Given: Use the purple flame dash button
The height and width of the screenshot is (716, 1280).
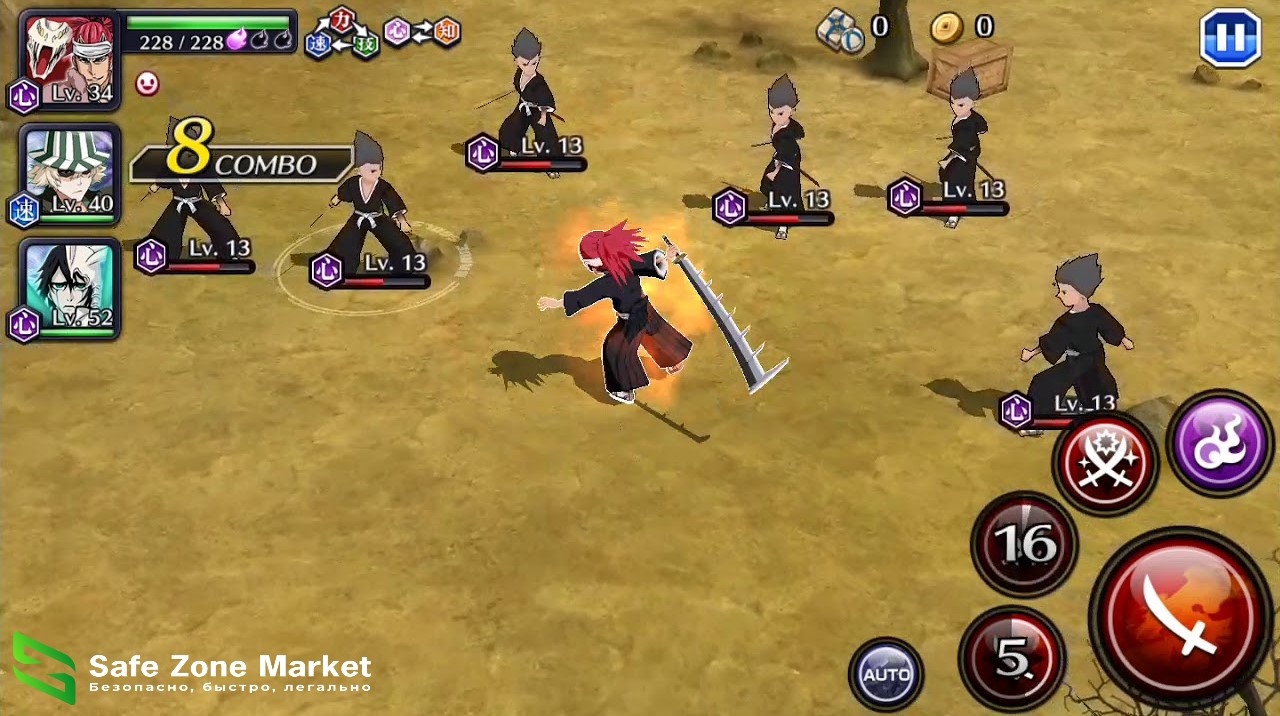Looking at the screenshot, I should point(1219,443).
